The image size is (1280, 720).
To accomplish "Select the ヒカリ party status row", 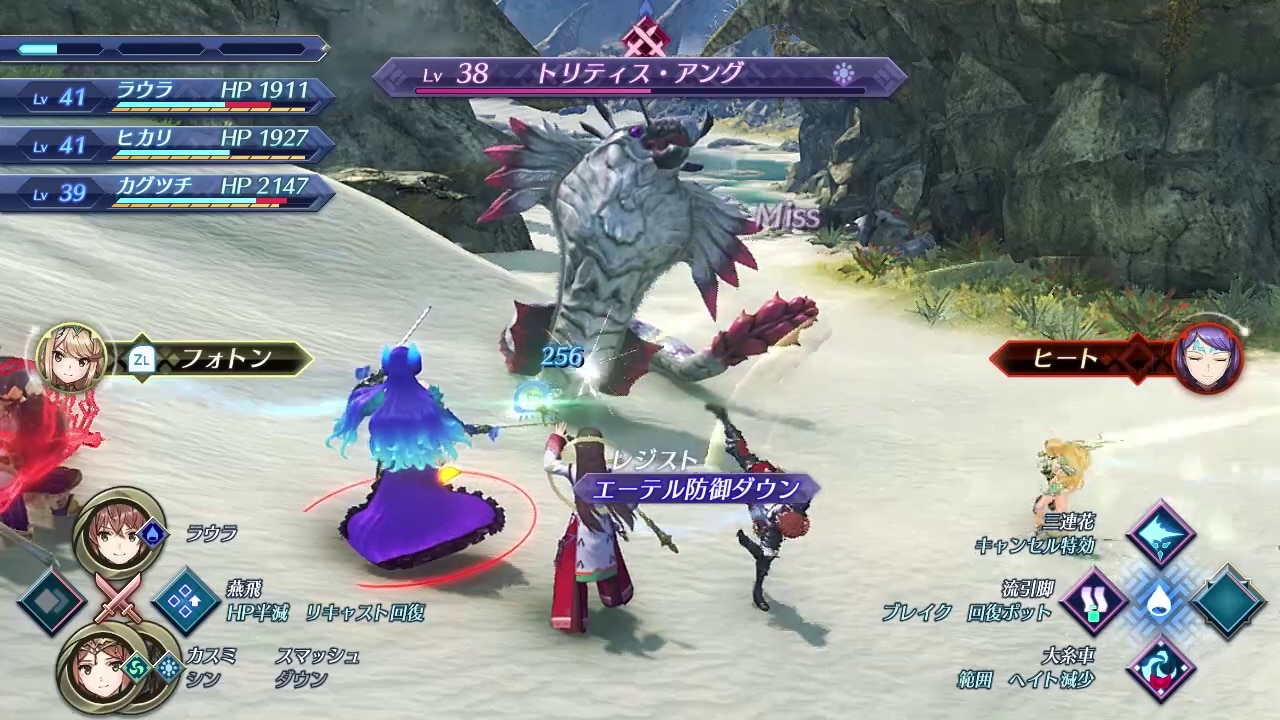I will [x=165, y=143].
